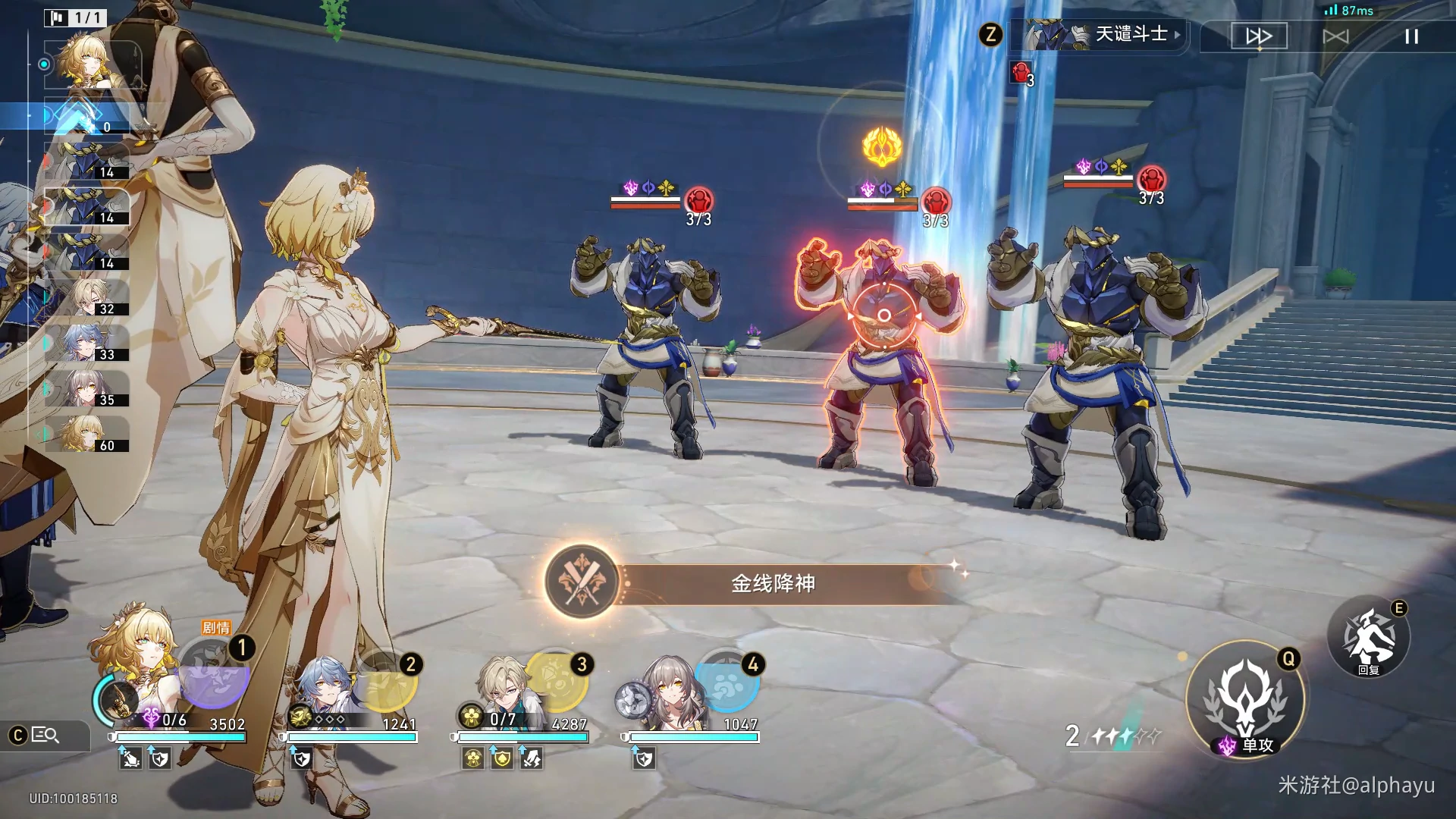1456x819 pixels.
Task: Select the turn order entry marked 60
Action: click(86, 434)
